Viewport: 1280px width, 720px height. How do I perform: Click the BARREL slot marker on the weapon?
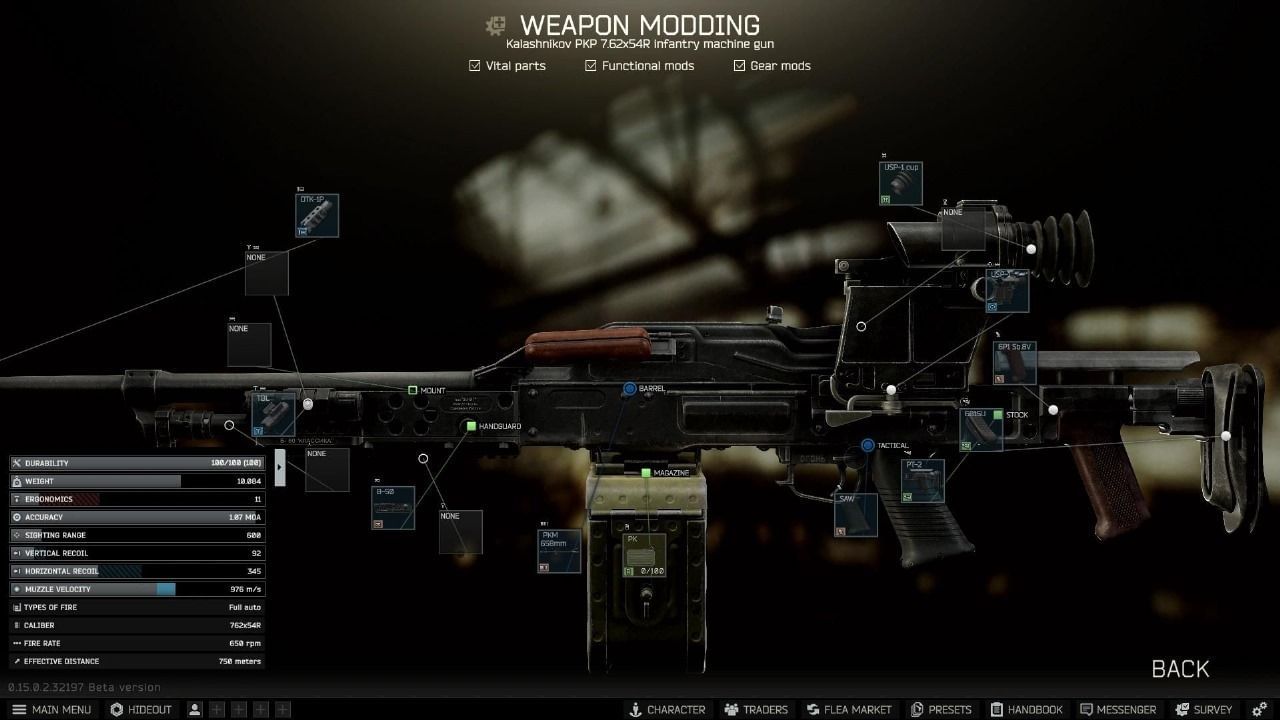point(630,387)
